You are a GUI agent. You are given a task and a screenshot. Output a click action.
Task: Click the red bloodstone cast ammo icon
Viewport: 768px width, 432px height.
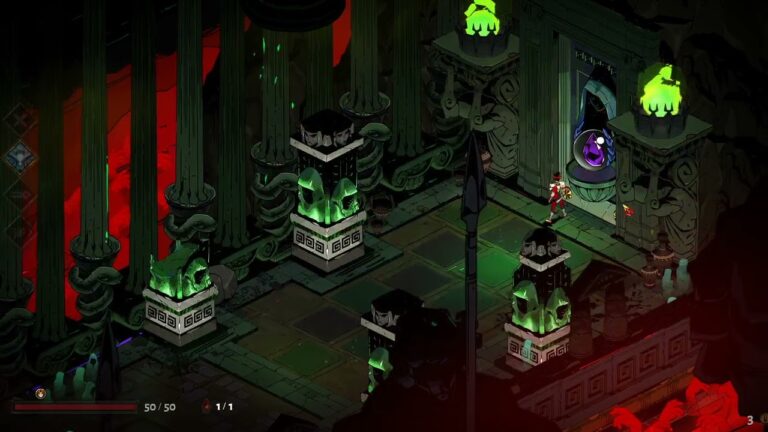point(207,407)
